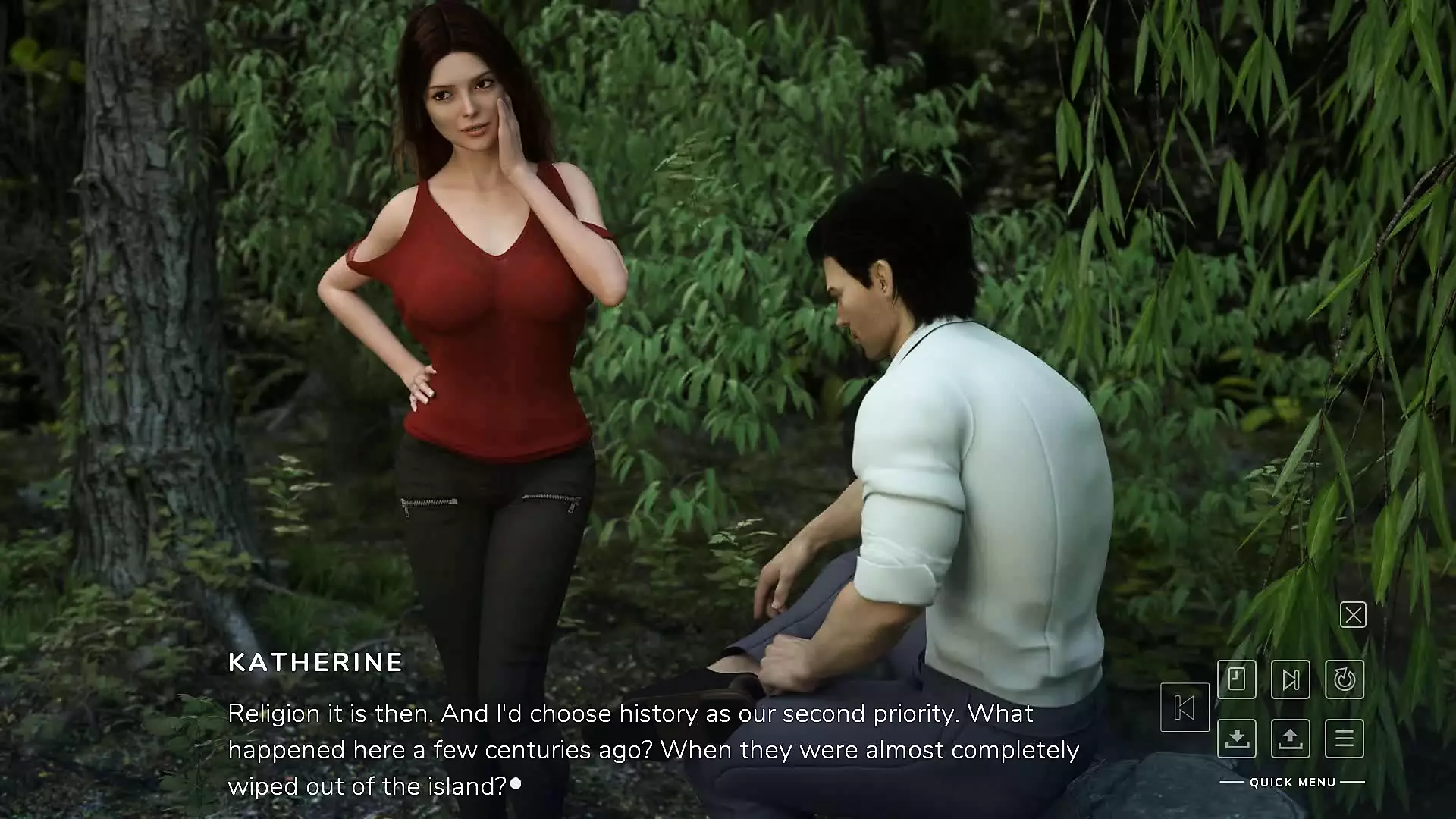Skip forward through the dialogue
Image resolution: width=1456 pixels, height=819 pixels.
click(x=1291, y=679)
